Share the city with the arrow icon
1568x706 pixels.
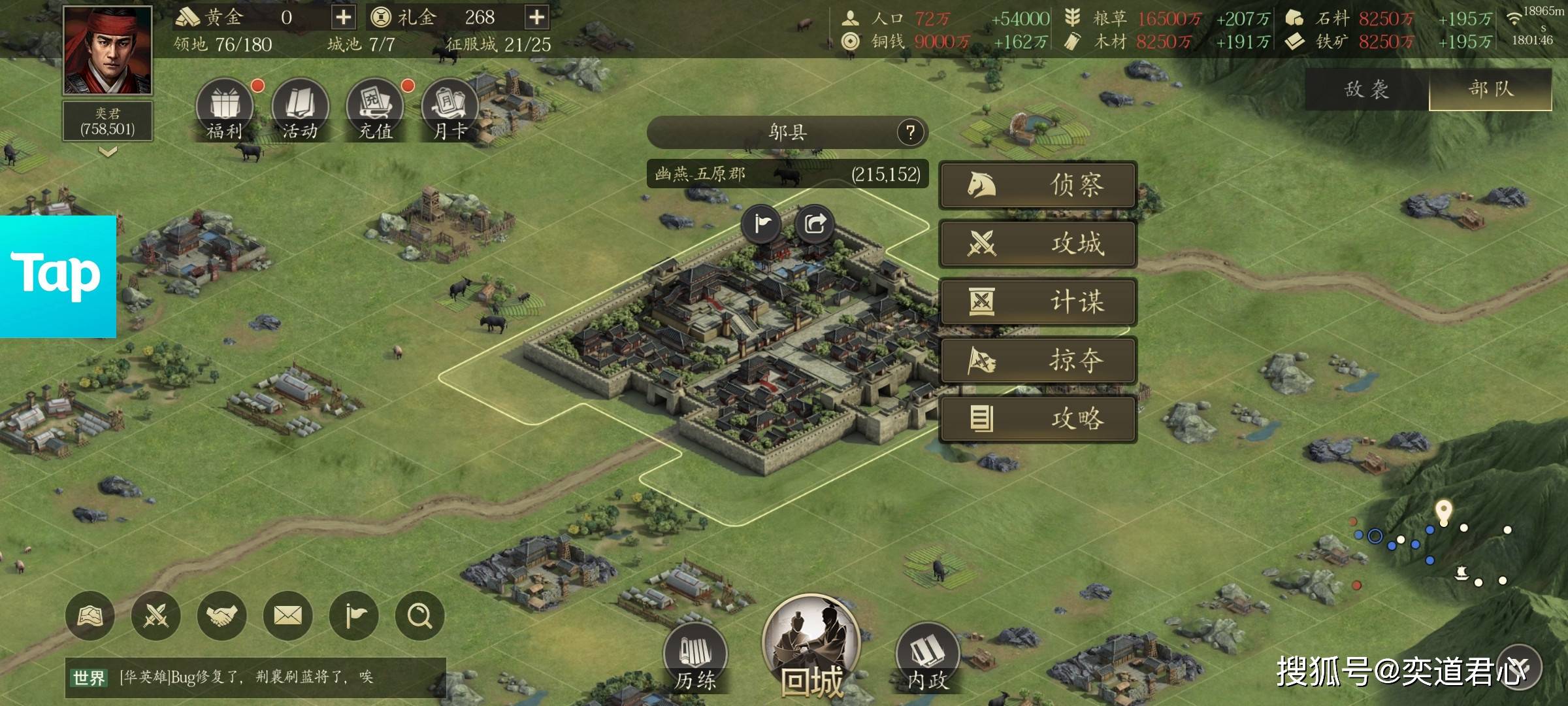(x=815, y=224)
